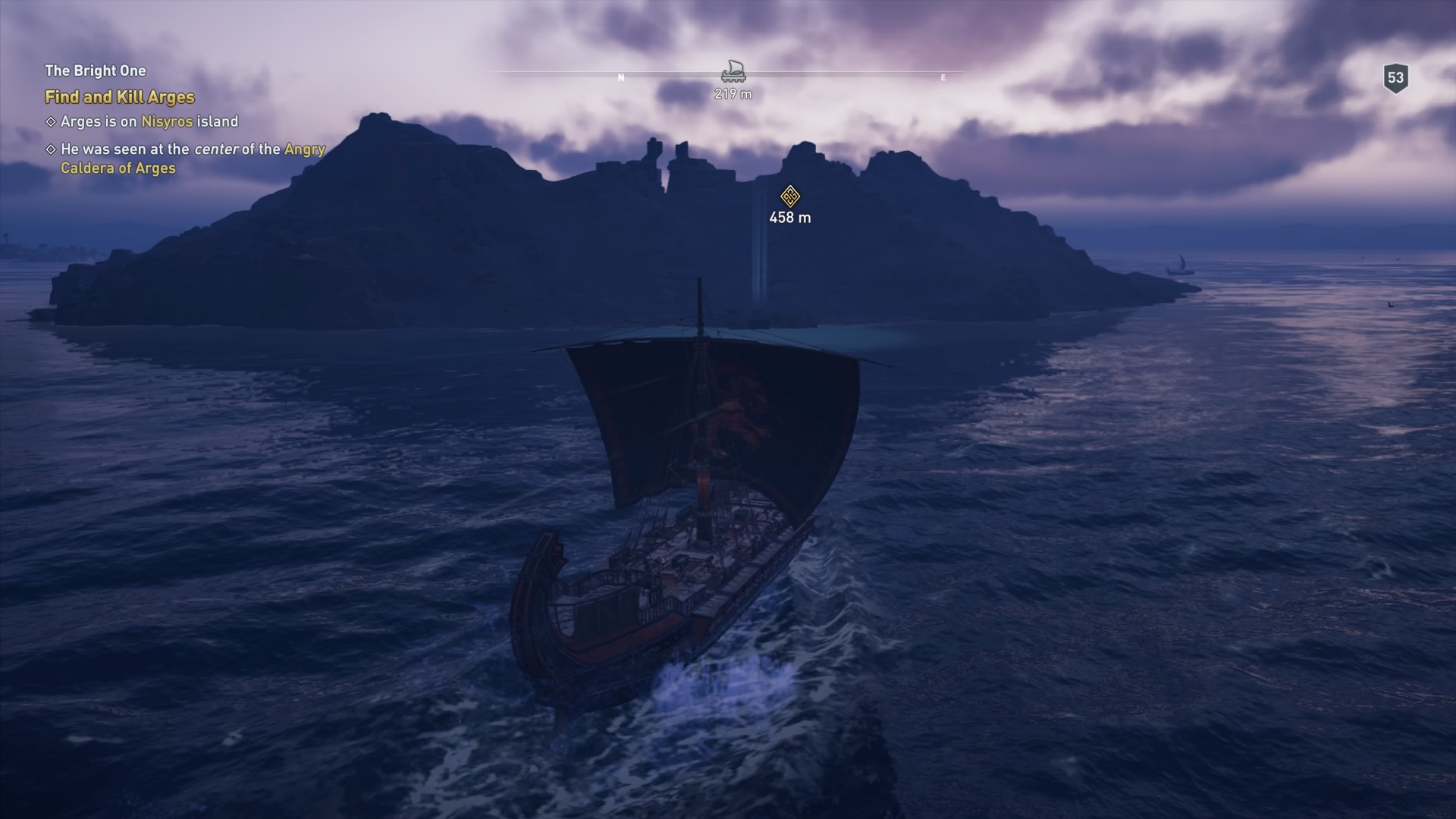This screenshot has width=1456, height=819.
Task: Select the ship icon on the compass
Action: click(733, 72)
